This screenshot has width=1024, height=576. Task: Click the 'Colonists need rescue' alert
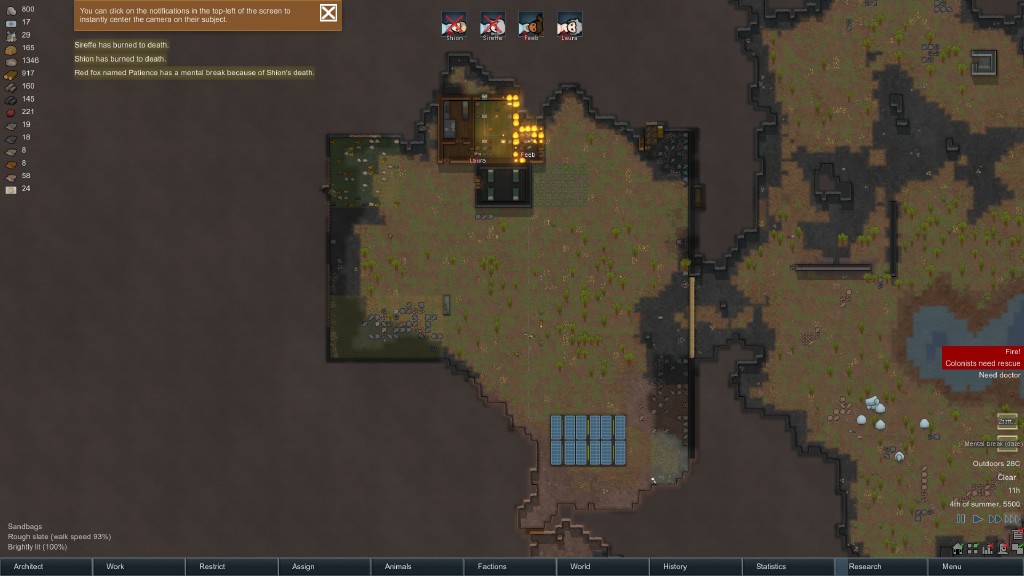984,363
